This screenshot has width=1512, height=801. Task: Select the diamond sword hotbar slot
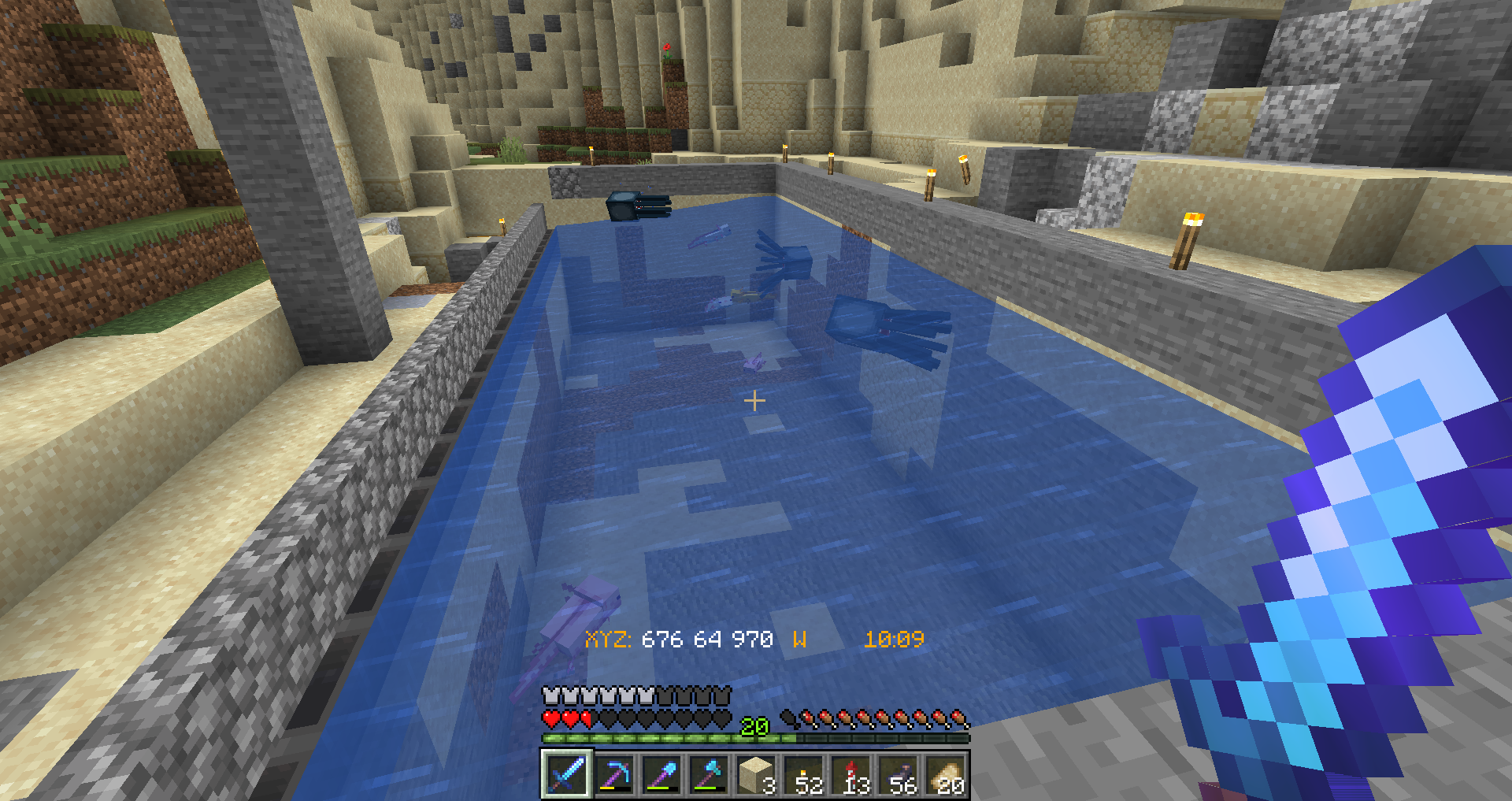(566, 774)
